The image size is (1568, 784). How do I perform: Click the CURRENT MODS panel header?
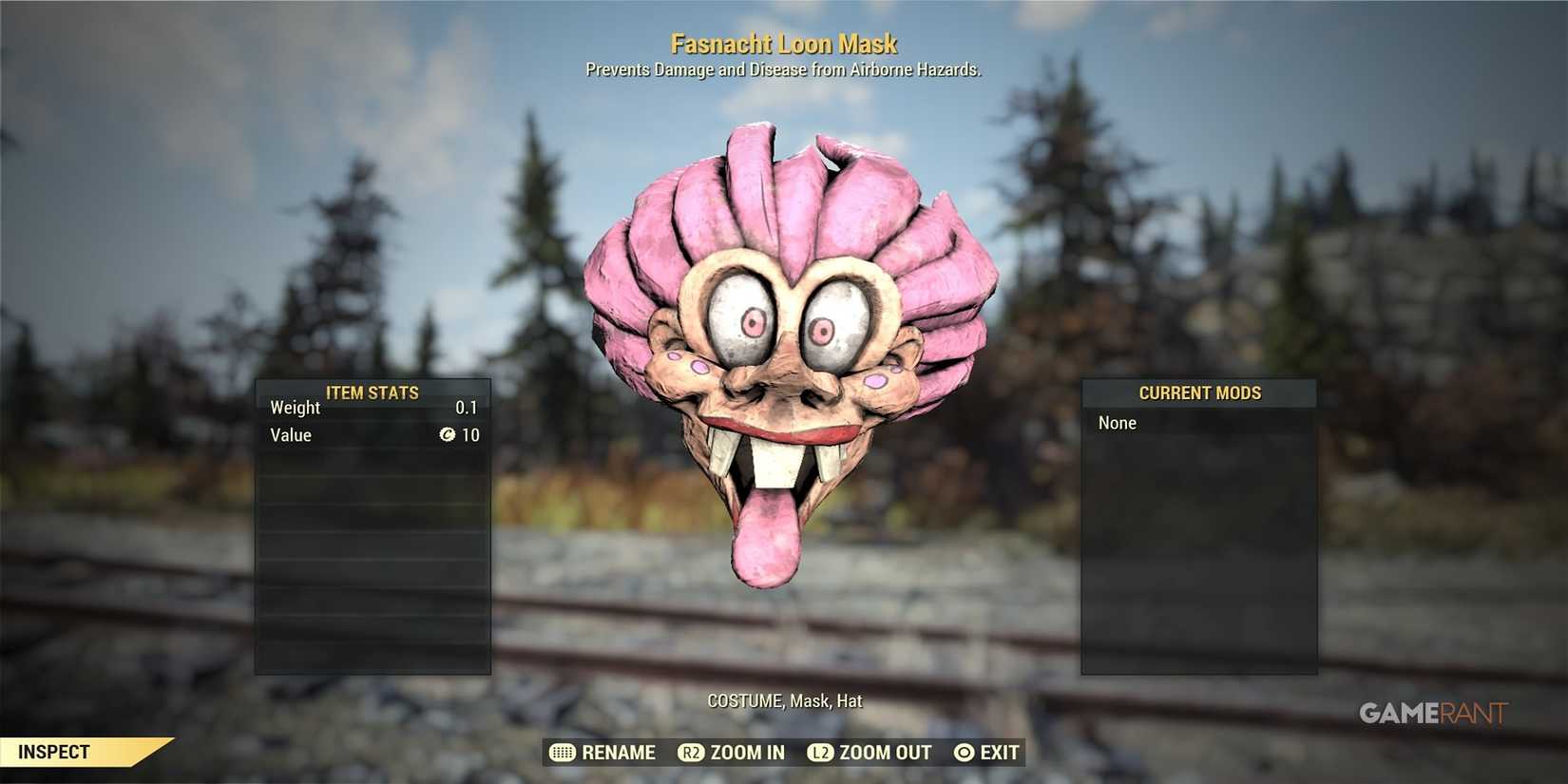click(x=1200, y=392)
